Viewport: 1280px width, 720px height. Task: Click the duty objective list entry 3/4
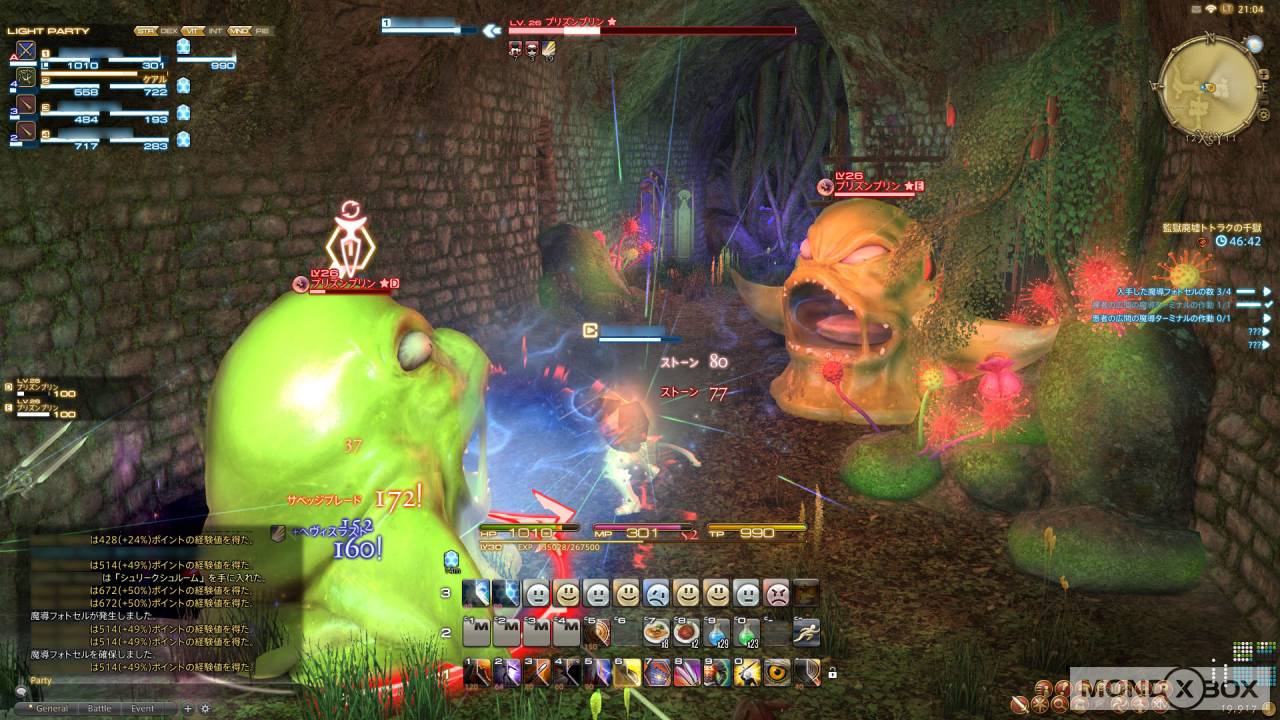(1180, 291)
